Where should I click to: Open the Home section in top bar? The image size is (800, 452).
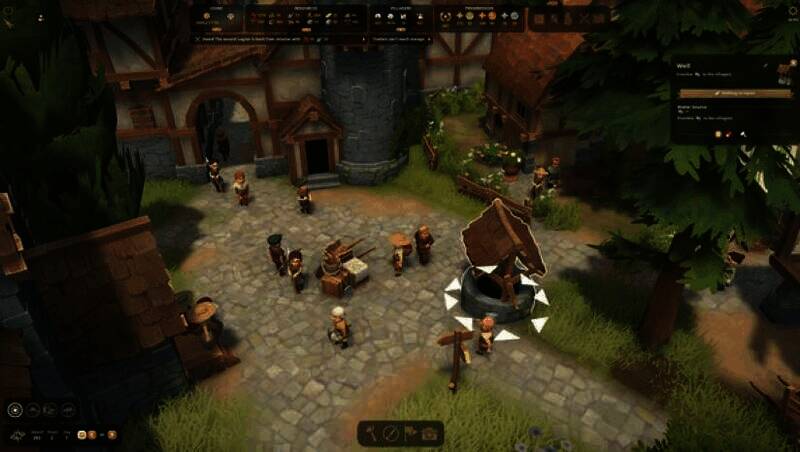coord(217,9)
